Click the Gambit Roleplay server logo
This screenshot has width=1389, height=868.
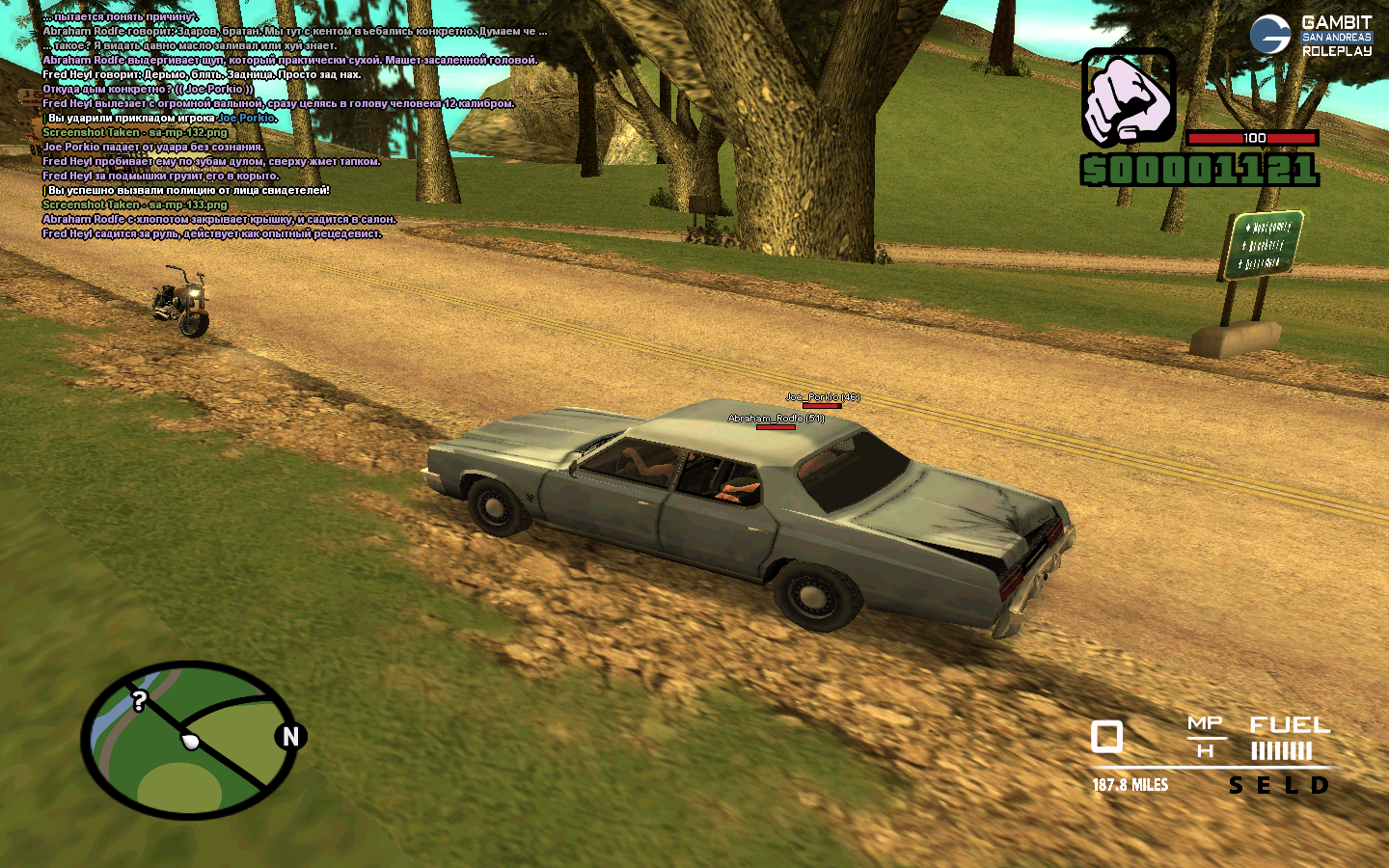[x=1310, y=36]
